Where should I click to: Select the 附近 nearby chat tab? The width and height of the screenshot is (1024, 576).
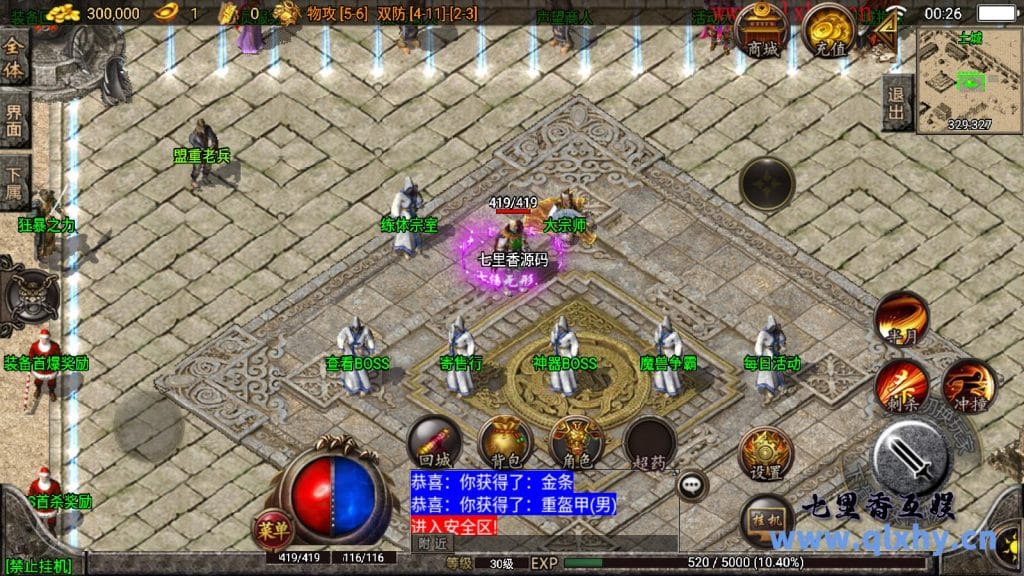(432, 543)
